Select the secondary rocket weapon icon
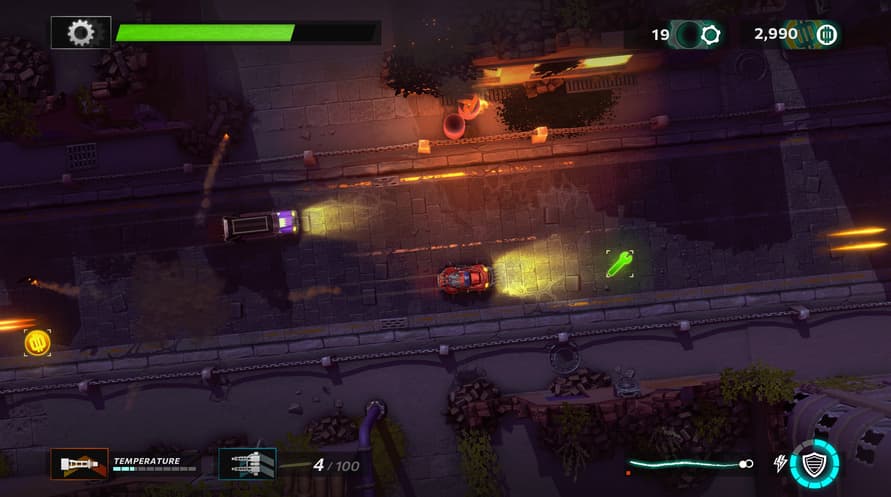The height and width of the screenshot is (497, 891). (x=247, y=463)
